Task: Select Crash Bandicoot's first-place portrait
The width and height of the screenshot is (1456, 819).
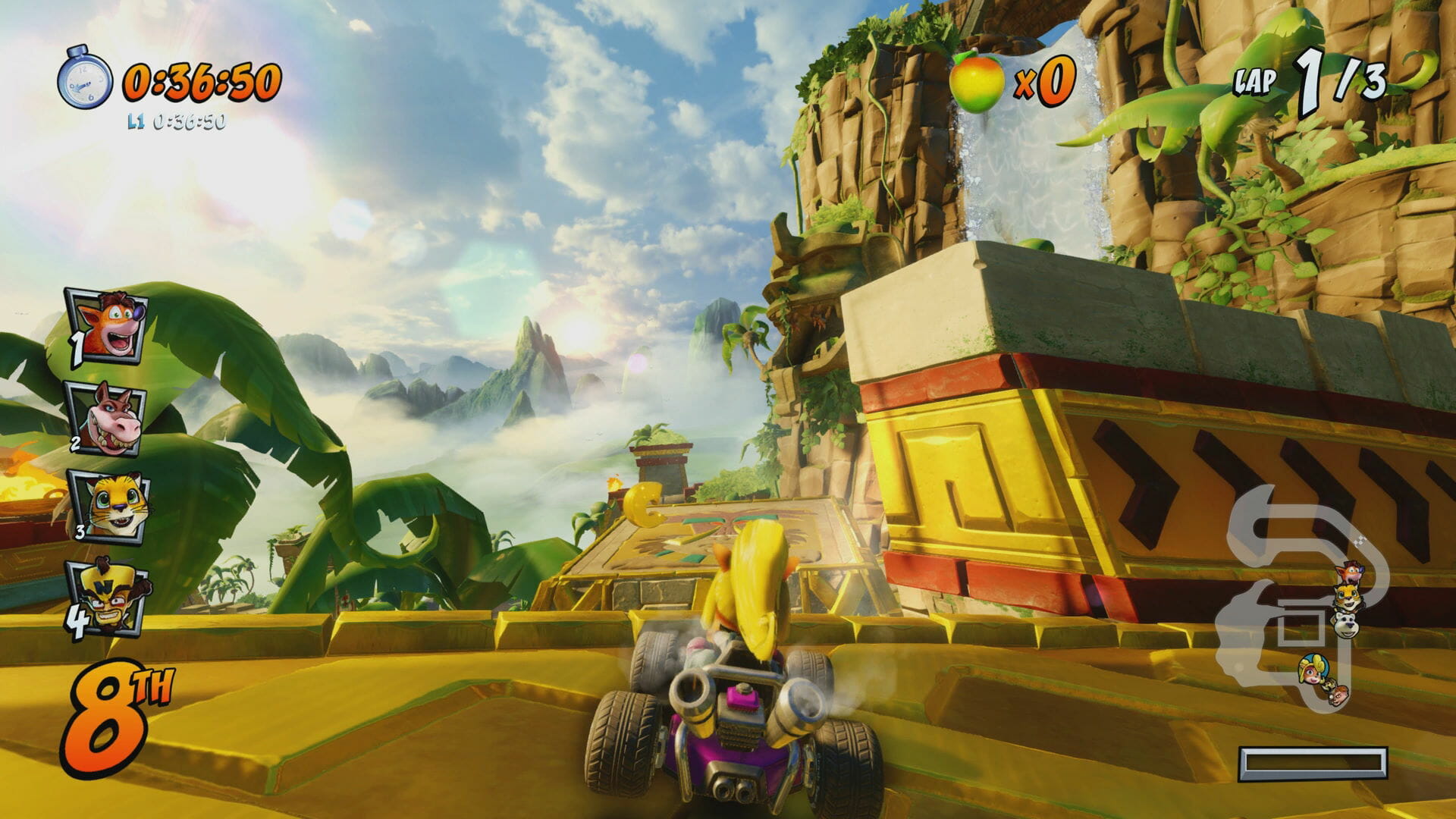Action: click(108, 326)
